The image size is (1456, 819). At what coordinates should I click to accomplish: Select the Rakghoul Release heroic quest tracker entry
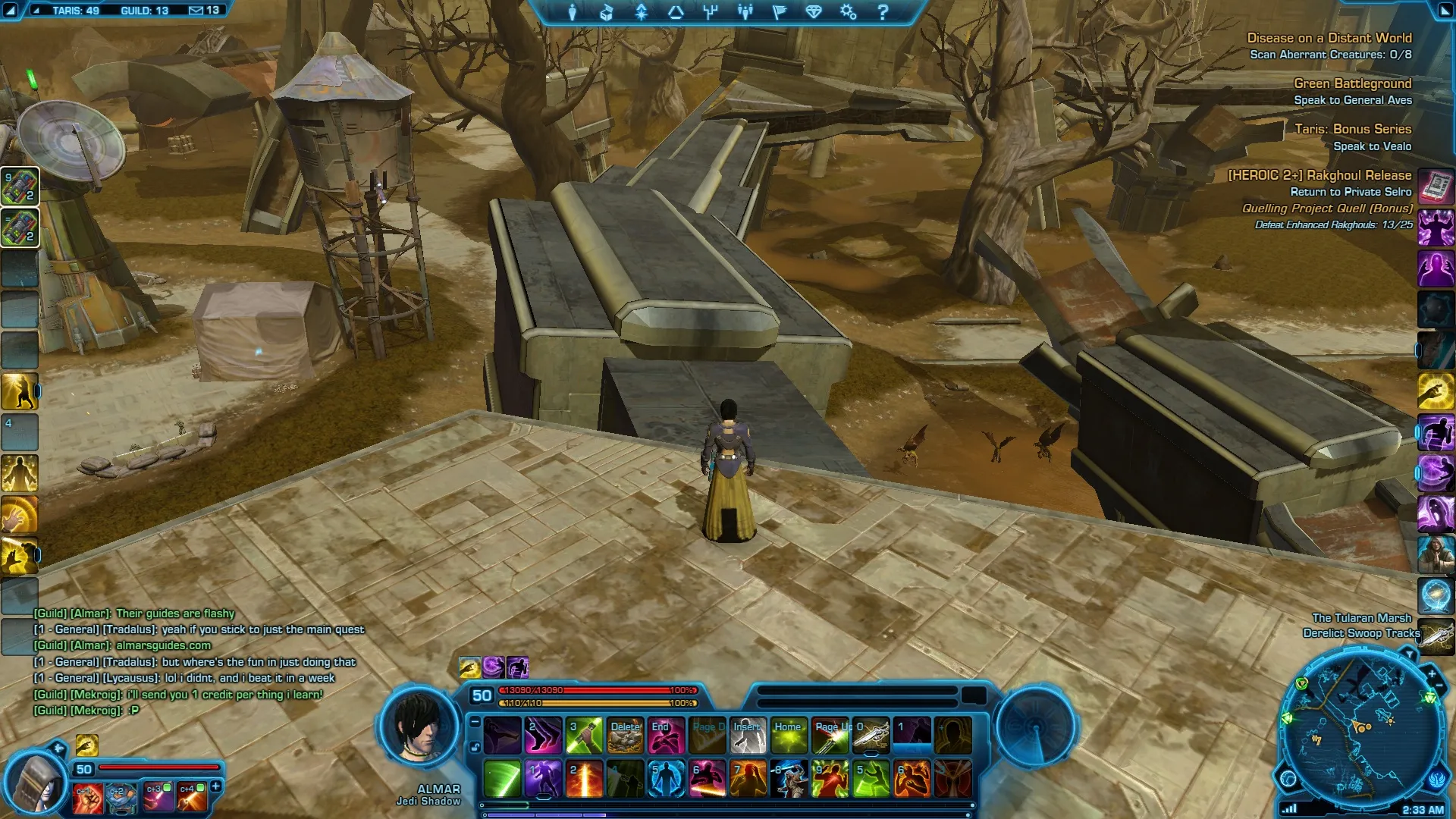point(1319,175)
